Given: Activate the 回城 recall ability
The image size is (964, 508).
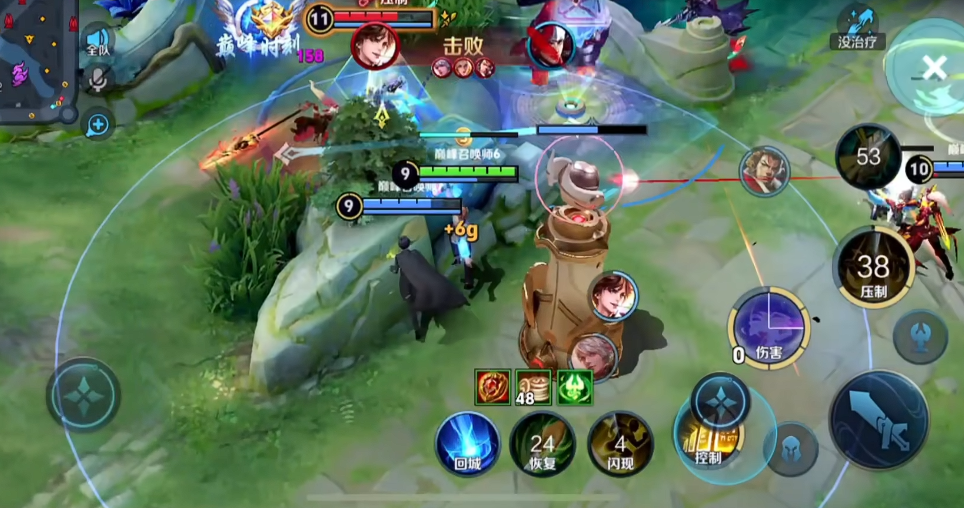Looking at the screenshot, I should 467,443.
